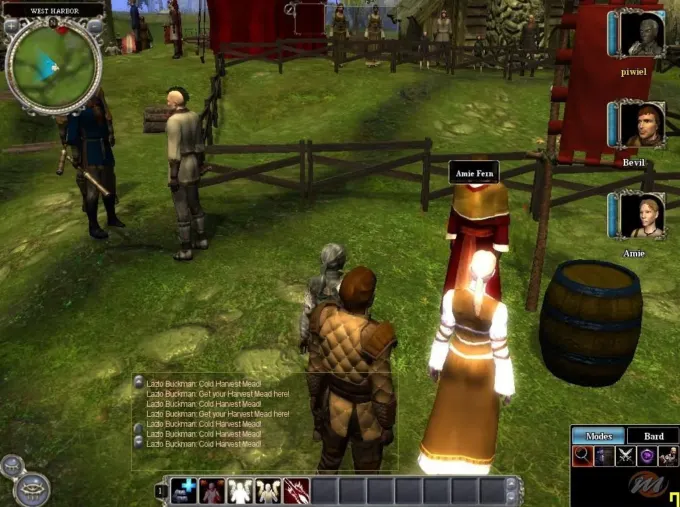680x507 pixels.
Task: Toggle the magnifying glass search mode
Action: [x=582, y=456]
